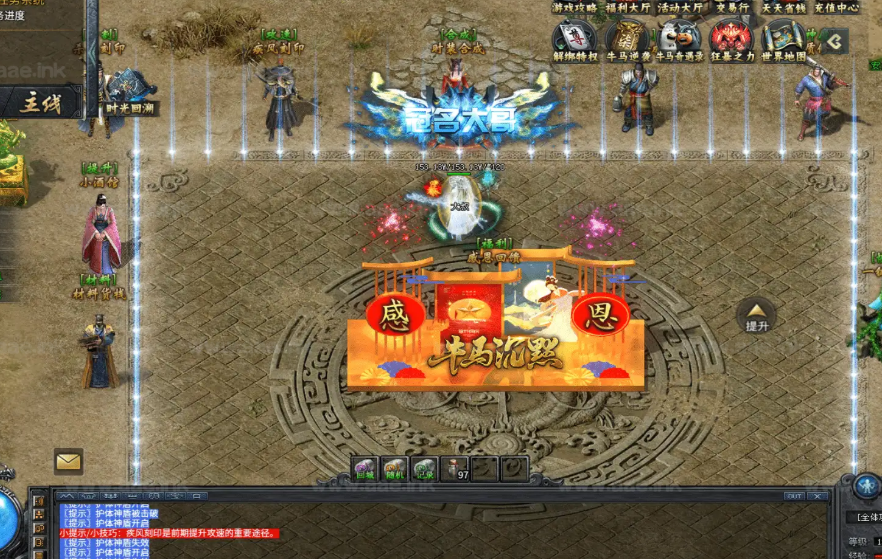This screenshot has width=882, height=559.
Task: Open the 活动大厅 events hall
Action: (x=680, y=8)
